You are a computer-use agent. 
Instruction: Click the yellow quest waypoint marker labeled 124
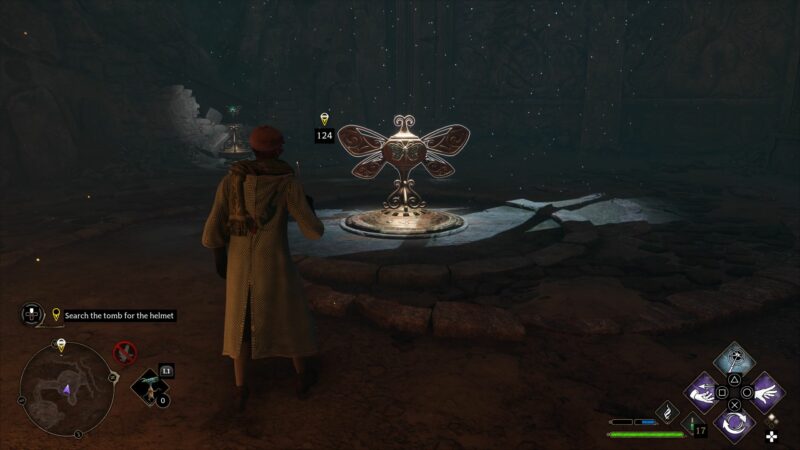[x=324, y=119]
